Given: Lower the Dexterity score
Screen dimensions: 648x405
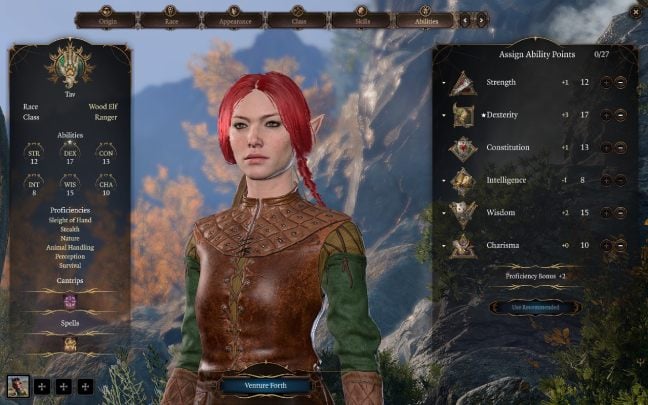Looking at the screenshot, I should coord(620,116).
